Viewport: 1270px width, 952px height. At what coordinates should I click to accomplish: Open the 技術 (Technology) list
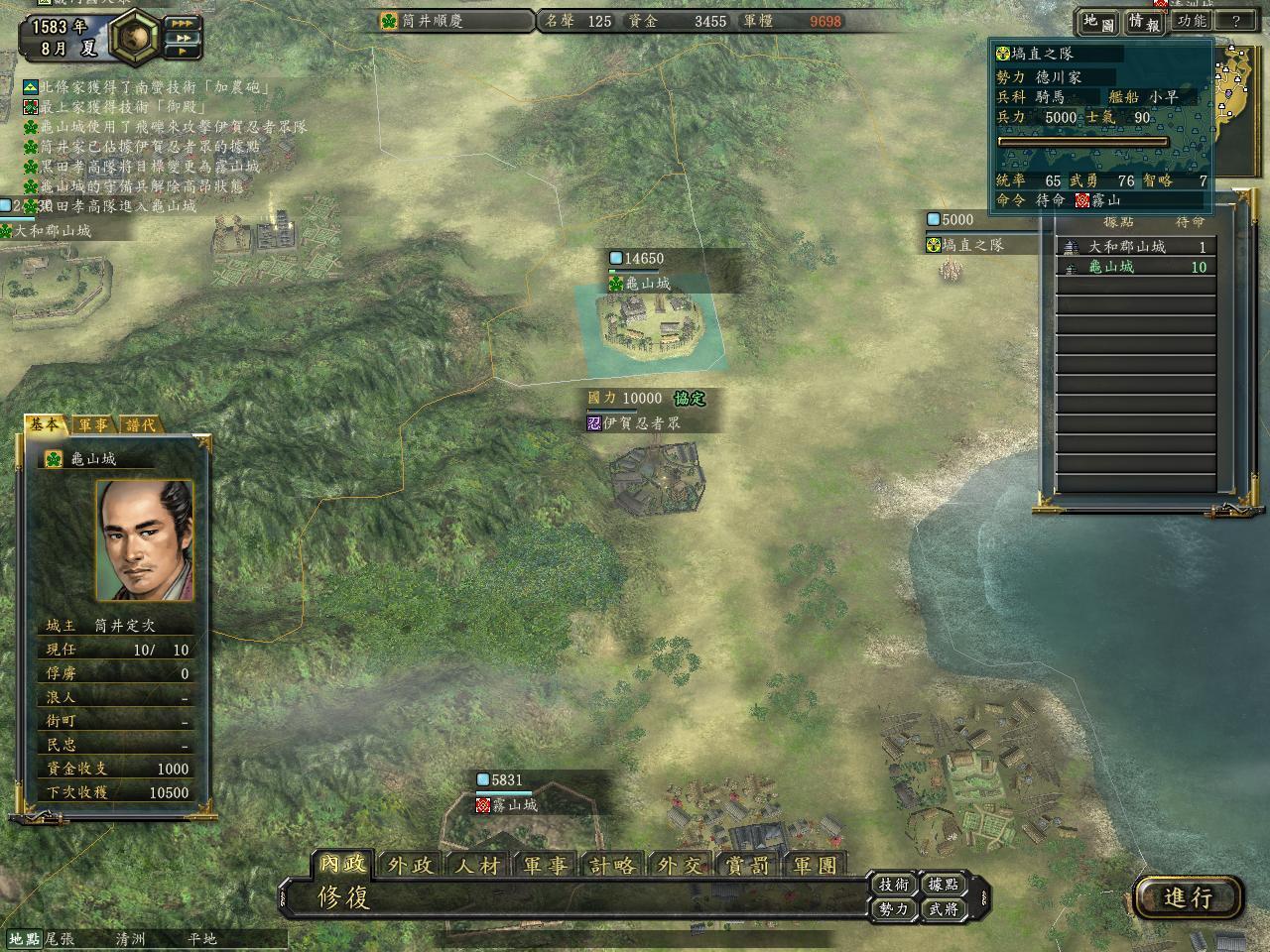tap(893, 884)
